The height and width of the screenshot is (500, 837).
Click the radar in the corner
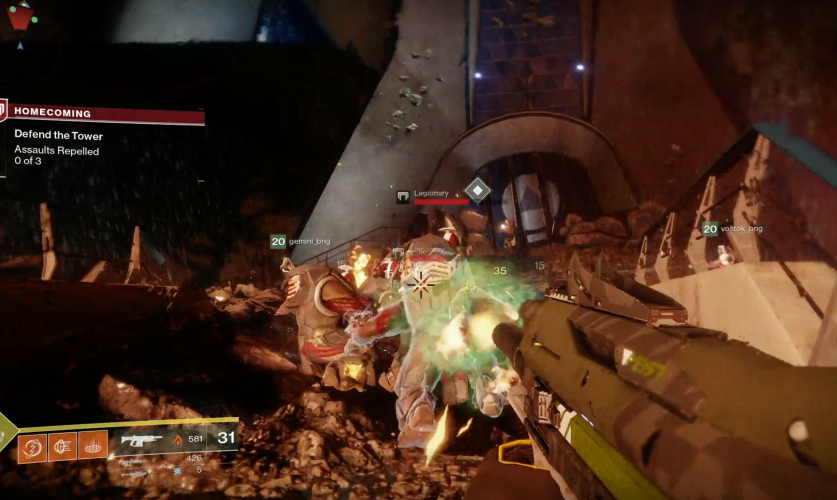pyautogui.click(x=20, y=15)
